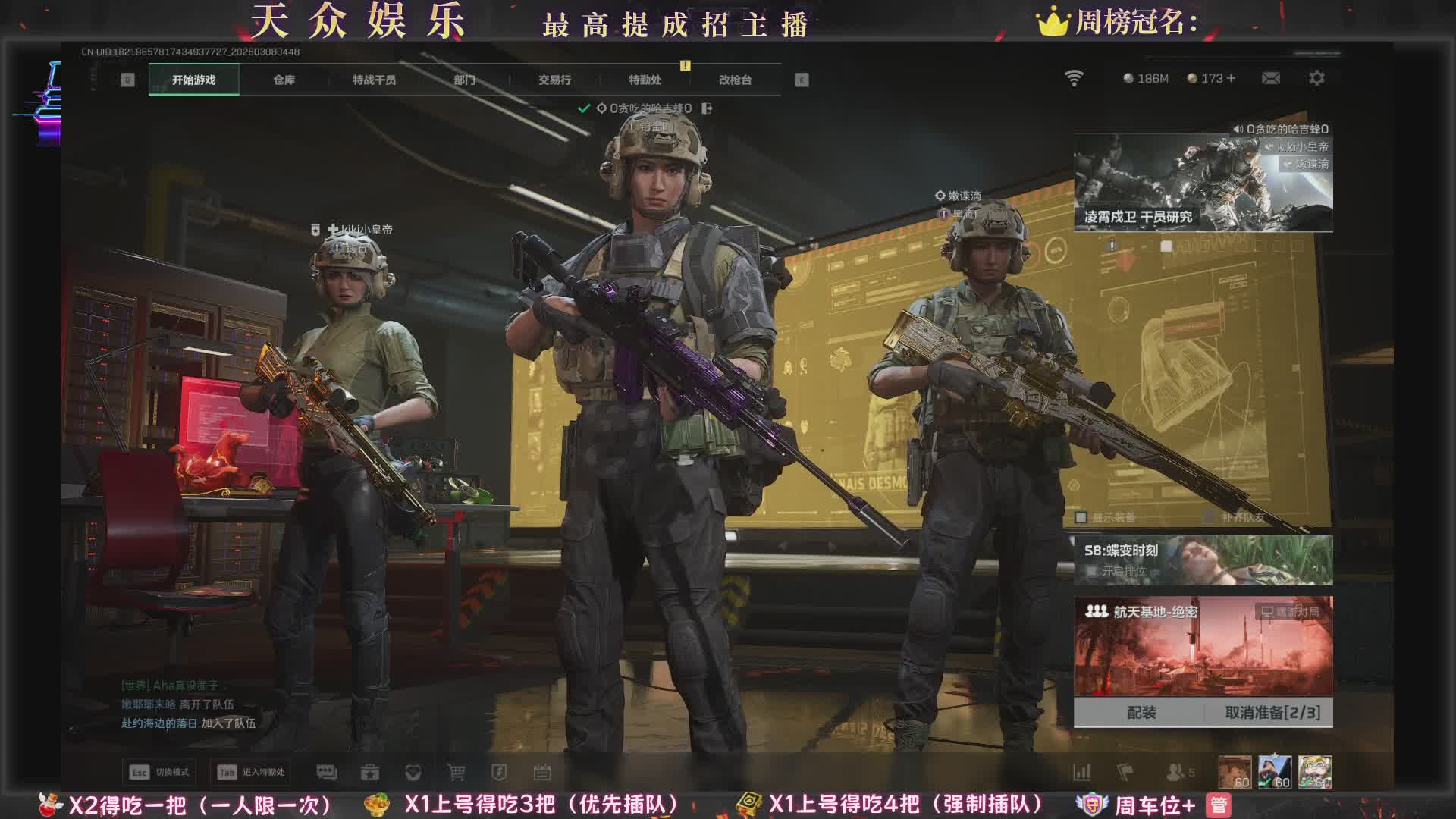The width and height of the screenshot is (1456, 819).
Task: Open the 航天基地-绝密 map selection card
Action: click(x=1203, y=647)
